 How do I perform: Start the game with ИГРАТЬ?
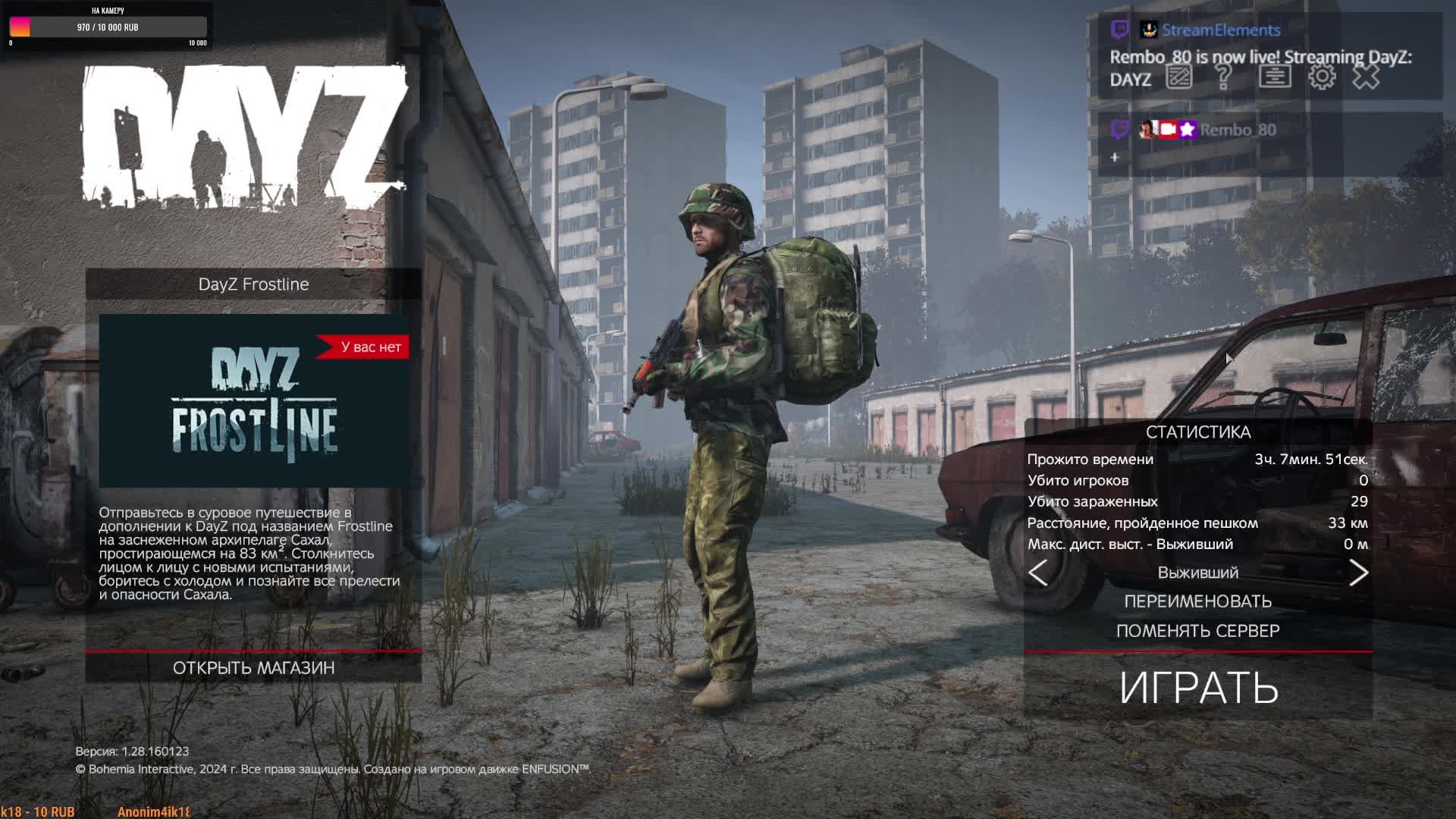(x=1198, y=687)
